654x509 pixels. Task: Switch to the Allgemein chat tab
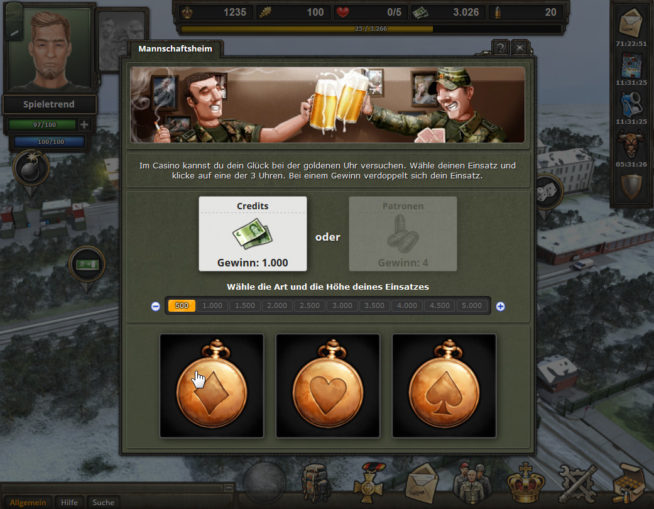click(26, 502)
